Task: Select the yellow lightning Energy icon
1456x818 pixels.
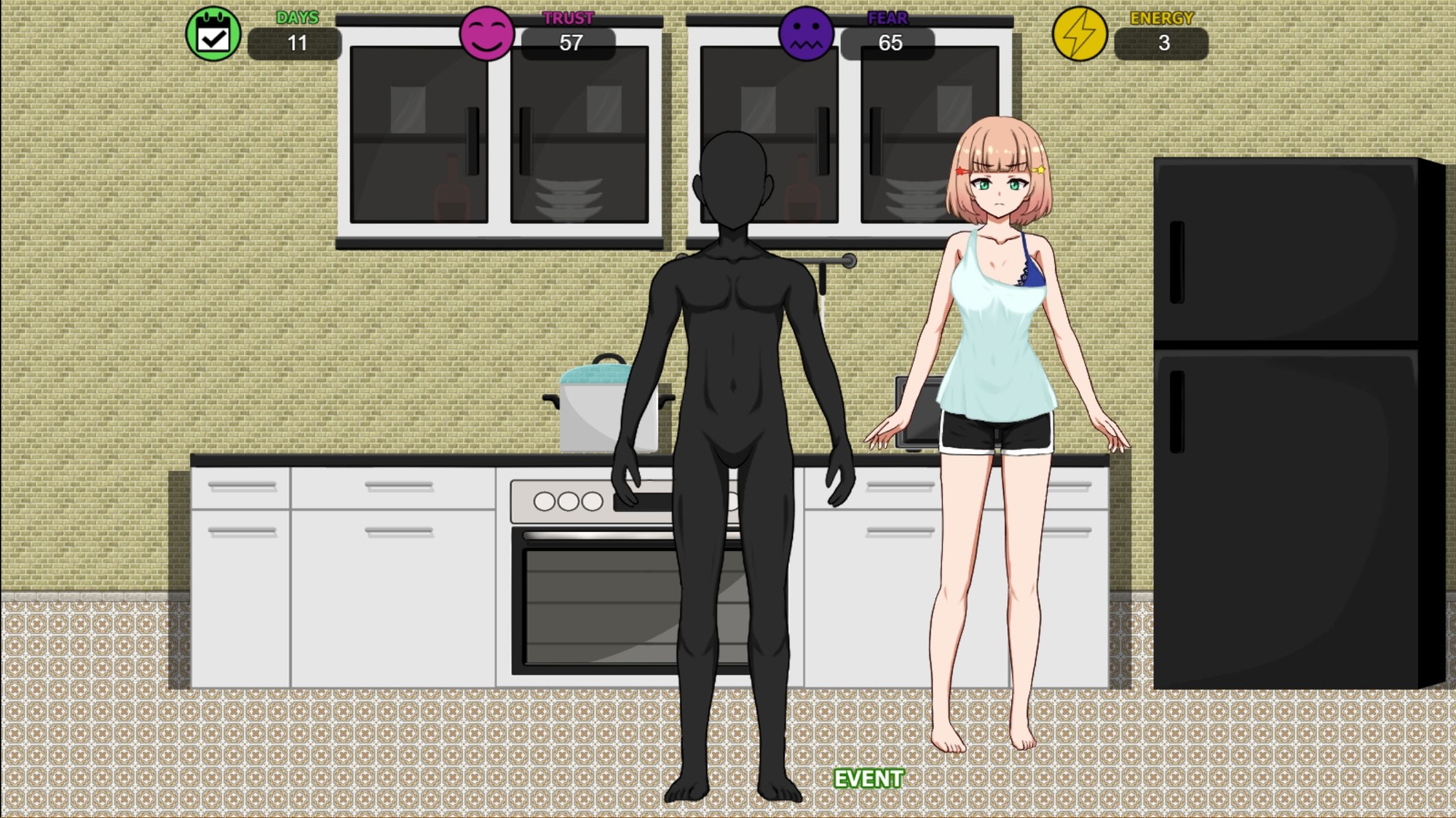Action: (1080, 34)
